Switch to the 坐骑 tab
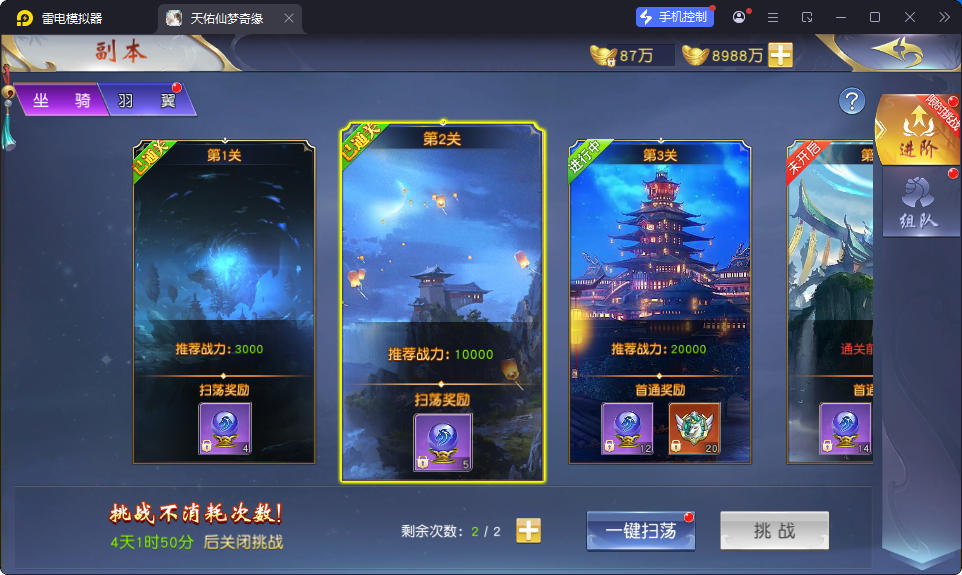Viewport: 962px width, 575px height. pos(60,100)
